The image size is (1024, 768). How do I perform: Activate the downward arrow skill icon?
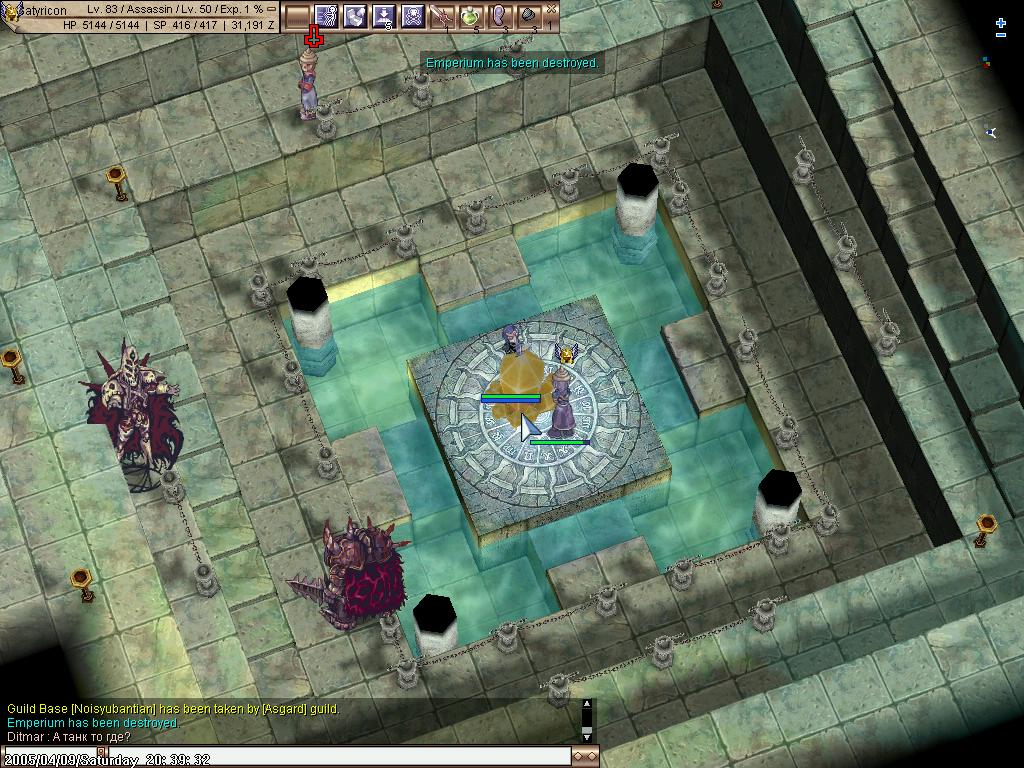pos(383,16)
